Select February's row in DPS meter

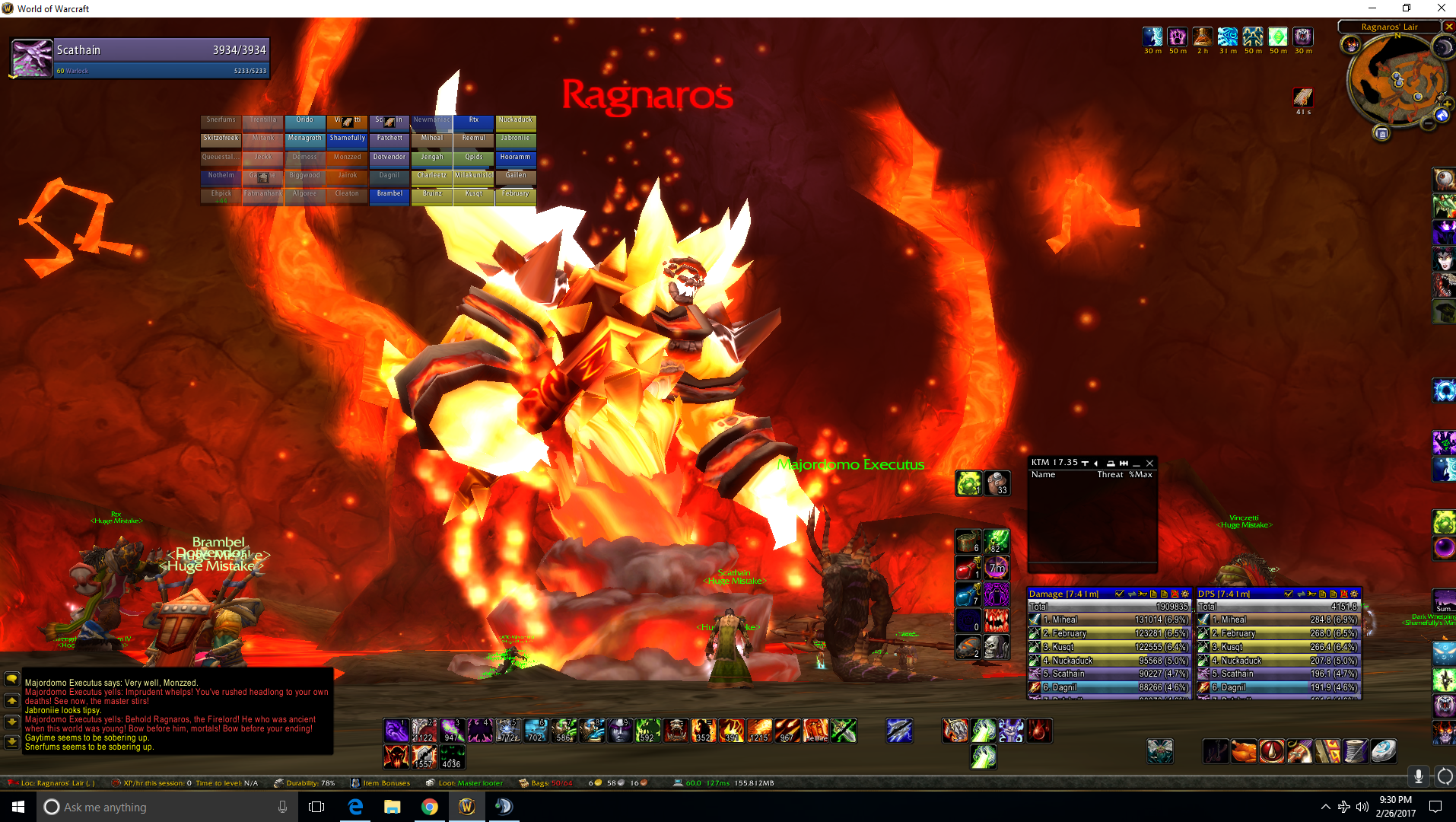pyautogui.click(x=1278, y=633)
